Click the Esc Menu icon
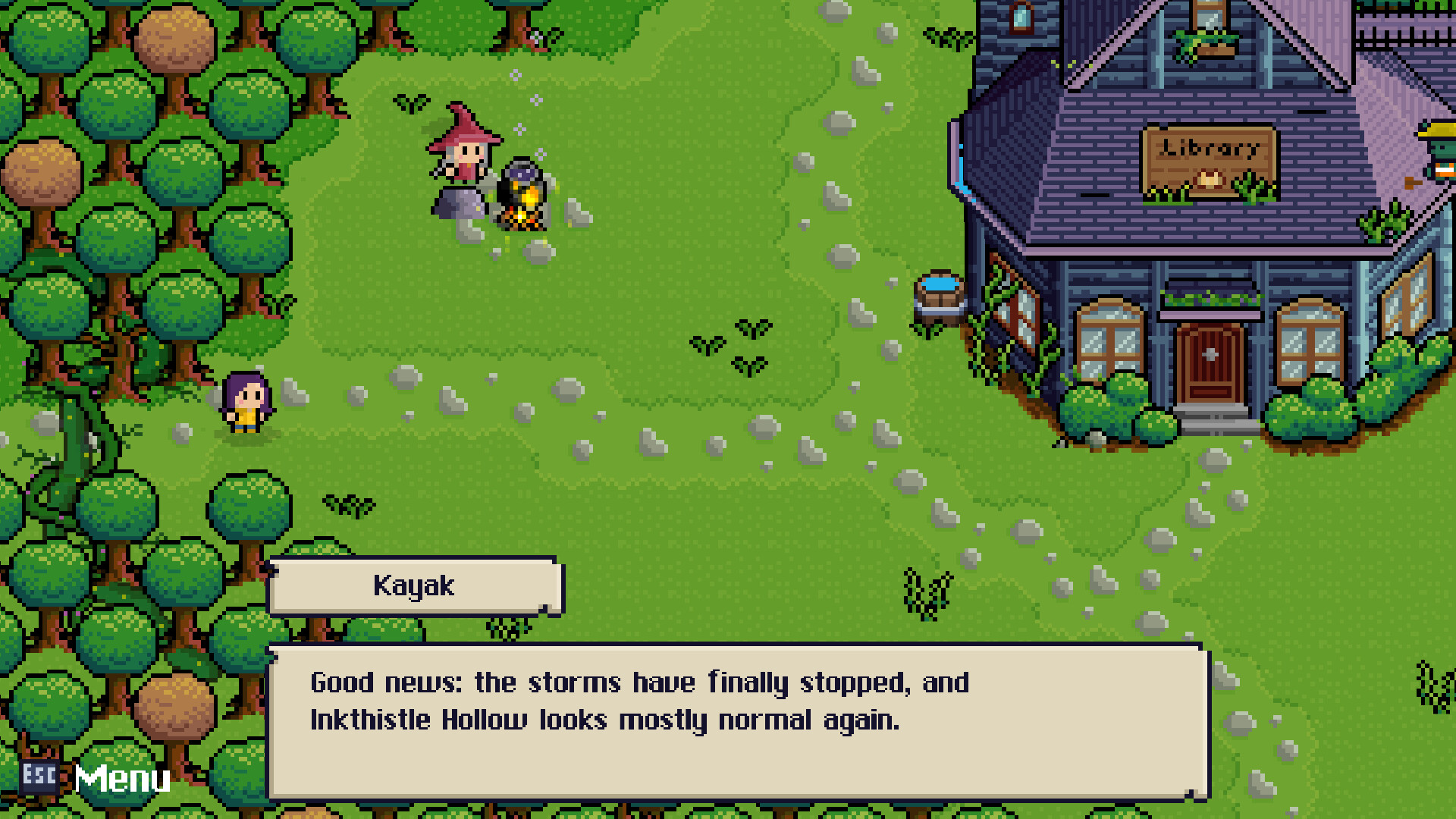Image resolution: width=1456 pixels, height=819 pixels. [x=39, y=777]
